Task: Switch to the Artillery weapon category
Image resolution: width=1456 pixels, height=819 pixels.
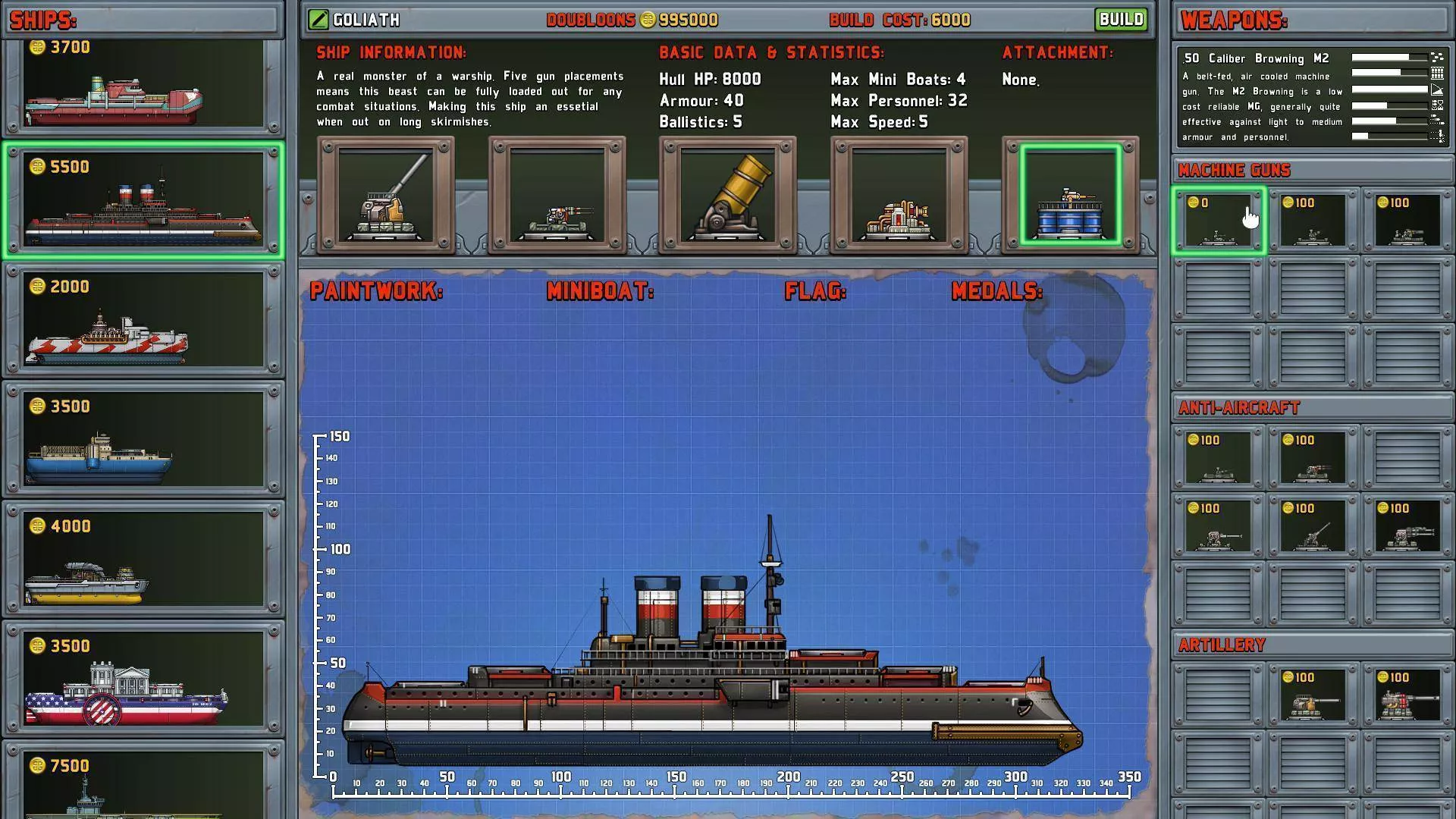Action: [x=1222, y=645]
